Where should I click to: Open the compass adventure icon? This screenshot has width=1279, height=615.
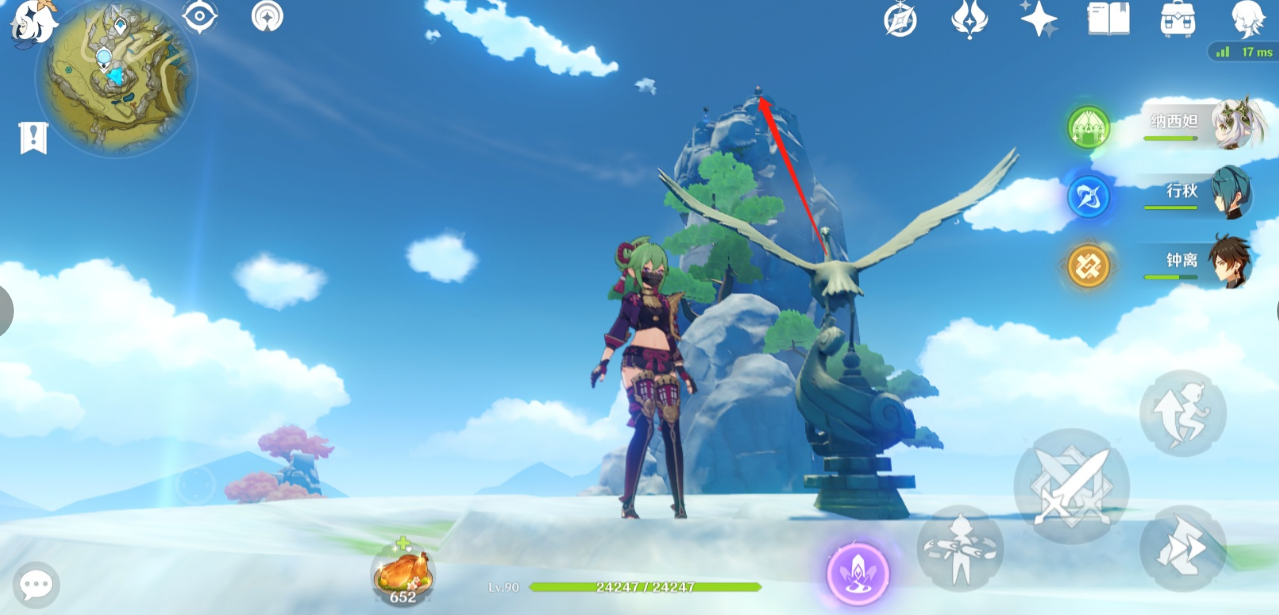pyautogui.click(x=900, y=20)
